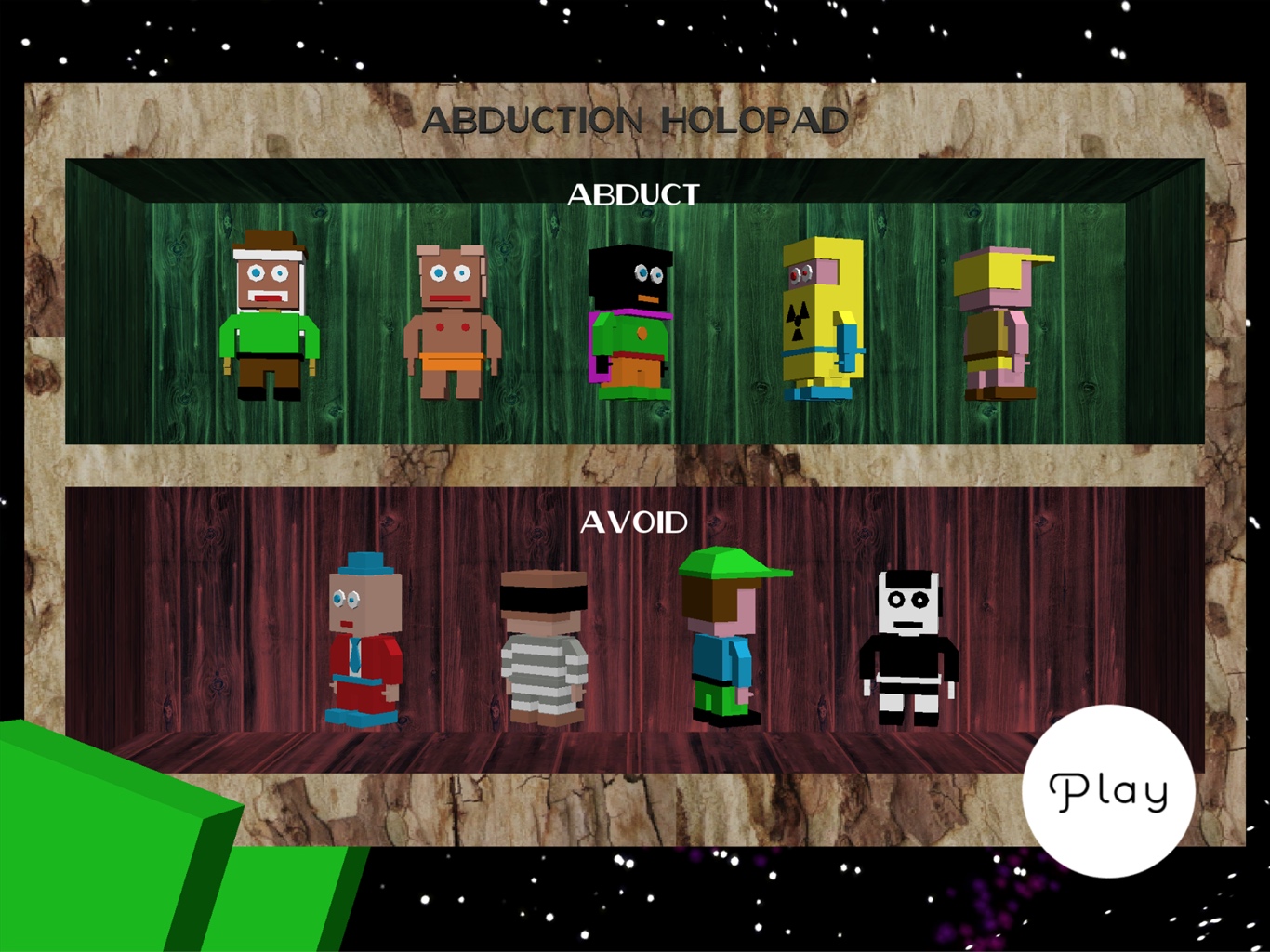1270x952 pixels.
Task: Click the AVOID section header
Action: coord(635,522)
